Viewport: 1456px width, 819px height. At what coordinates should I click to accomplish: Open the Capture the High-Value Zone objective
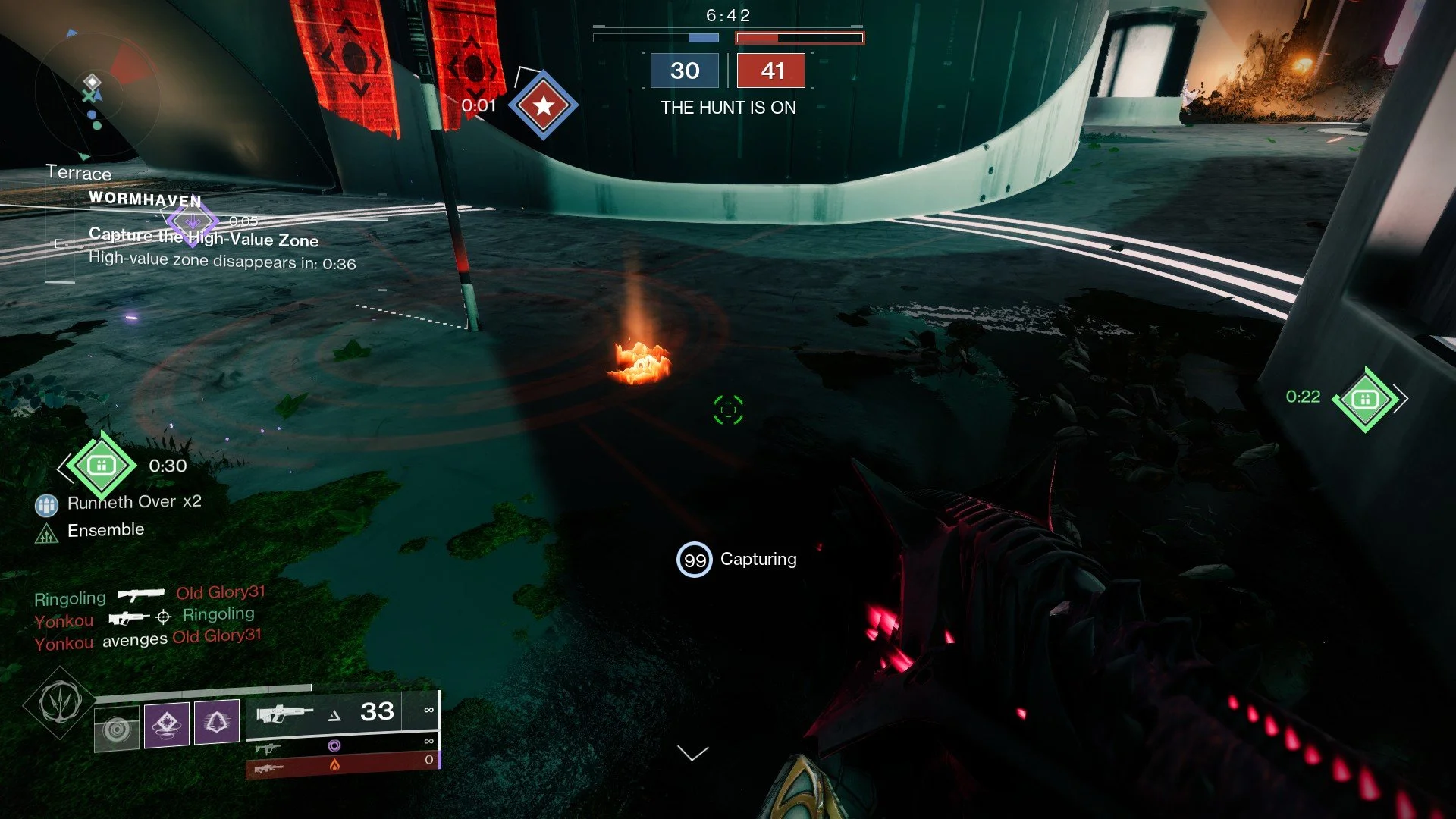[x=203, y=238]
